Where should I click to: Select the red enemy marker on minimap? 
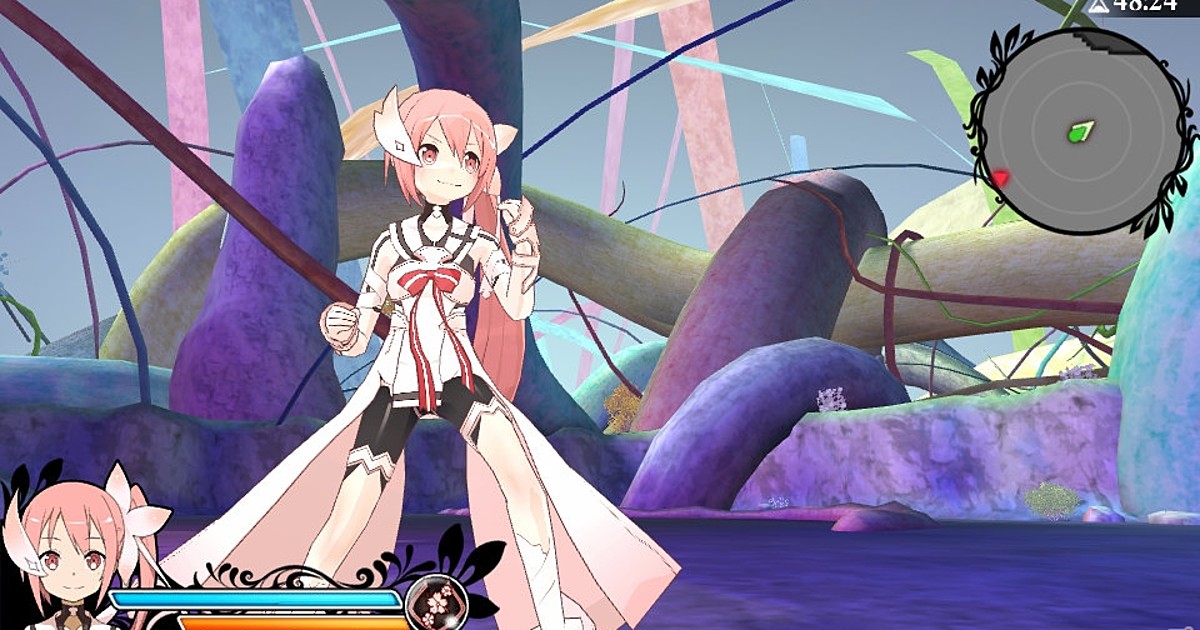[x=999, y=178]
